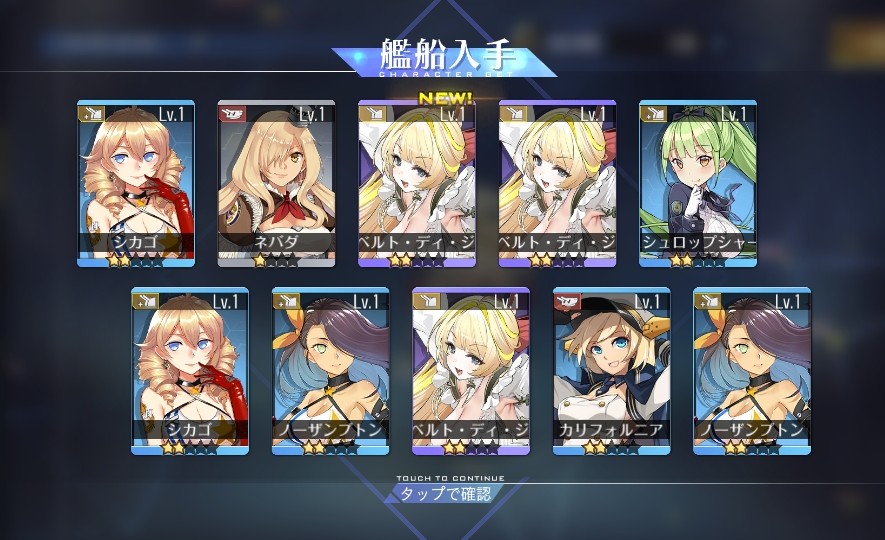
Task: Select the card tagged NEW!
Action: 416,184
